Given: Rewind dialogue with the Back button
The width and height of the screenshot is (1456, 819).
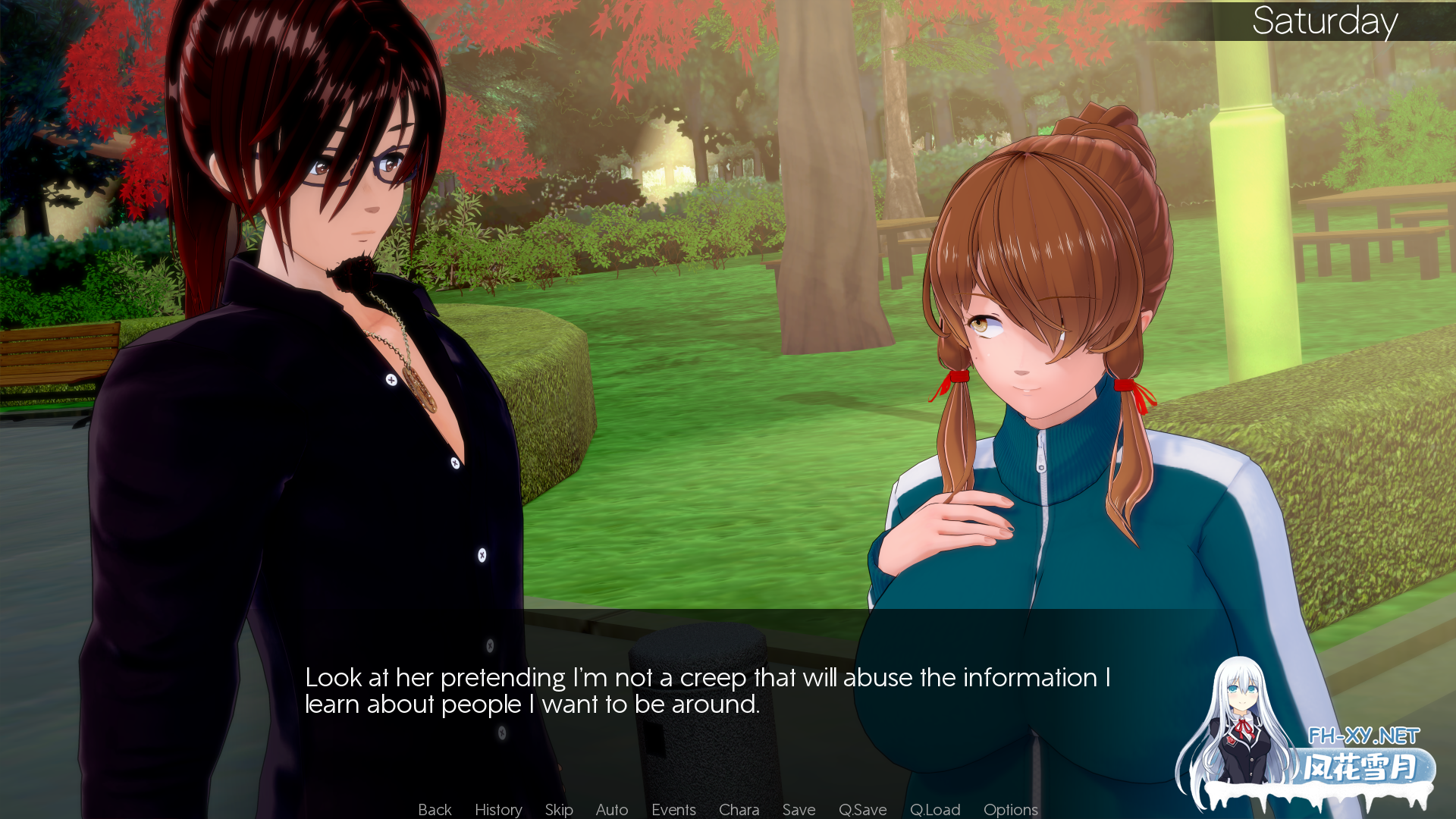Looking at the screenshot, I should tap(434, 809).
